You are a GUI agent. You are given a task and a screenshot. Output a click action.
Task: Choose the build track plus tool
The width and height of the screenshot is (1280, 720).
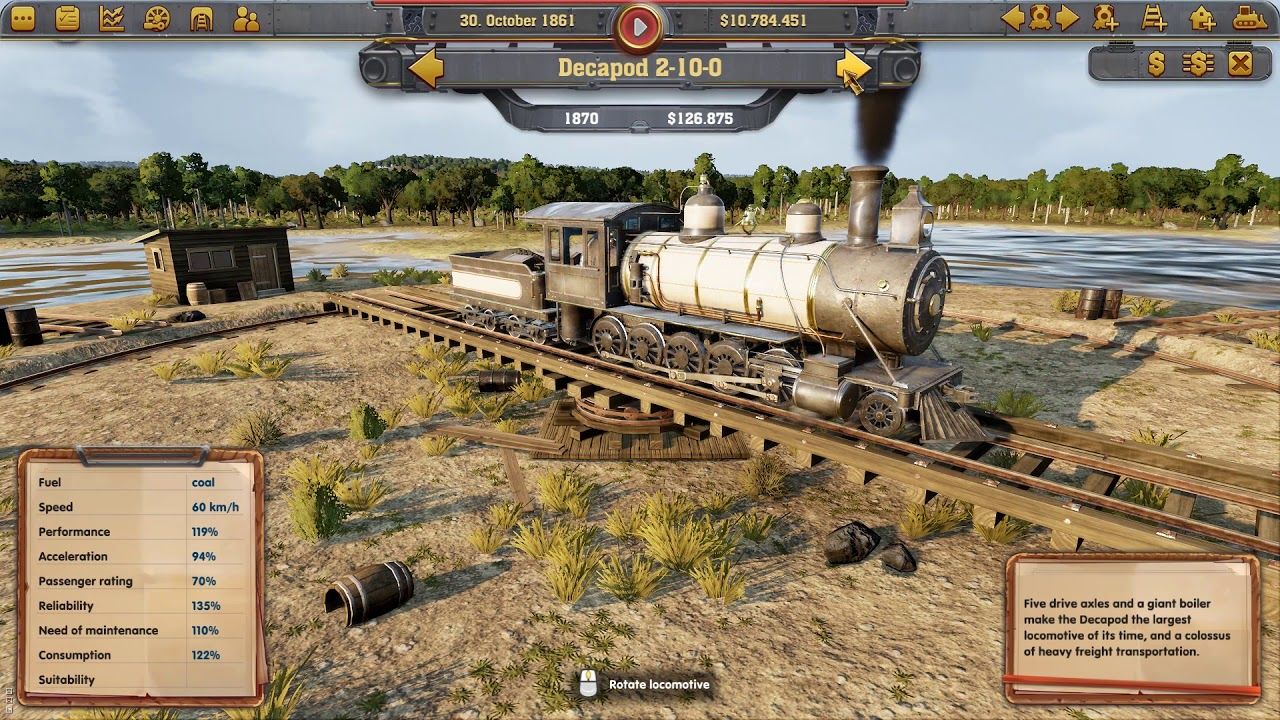coord(1154,18)
